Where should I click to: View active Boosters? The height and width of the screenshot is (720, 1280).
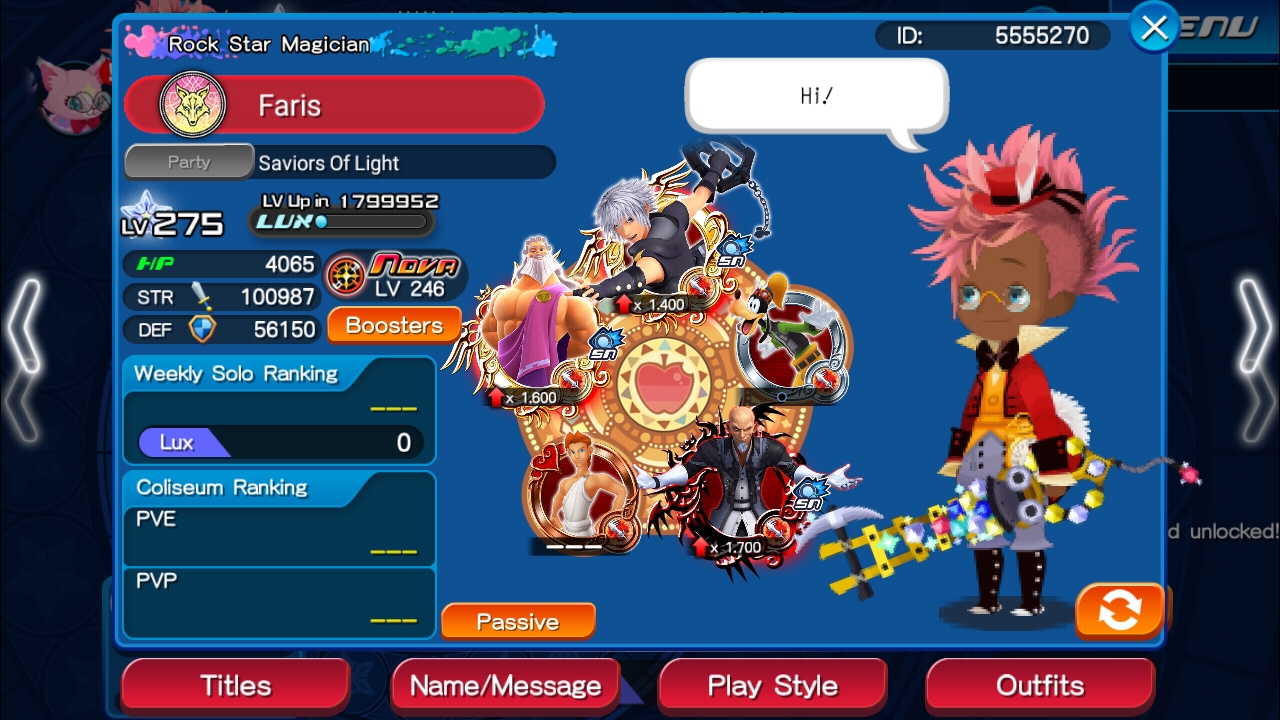click(394, 325)
